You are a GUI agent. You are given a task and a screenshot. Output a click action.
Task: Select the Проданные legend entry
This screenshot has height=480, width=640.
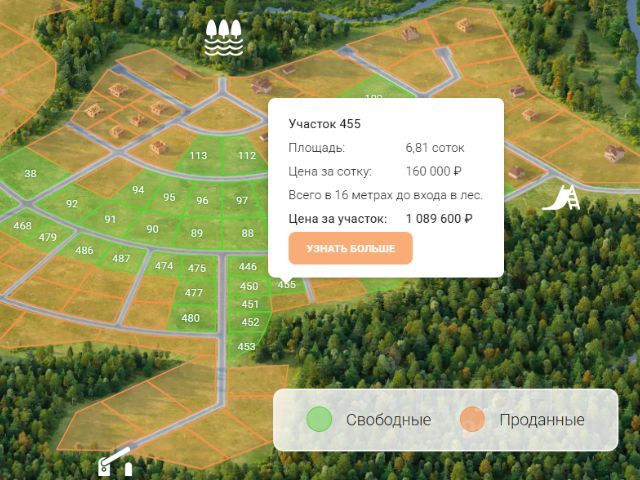(523, 419)
